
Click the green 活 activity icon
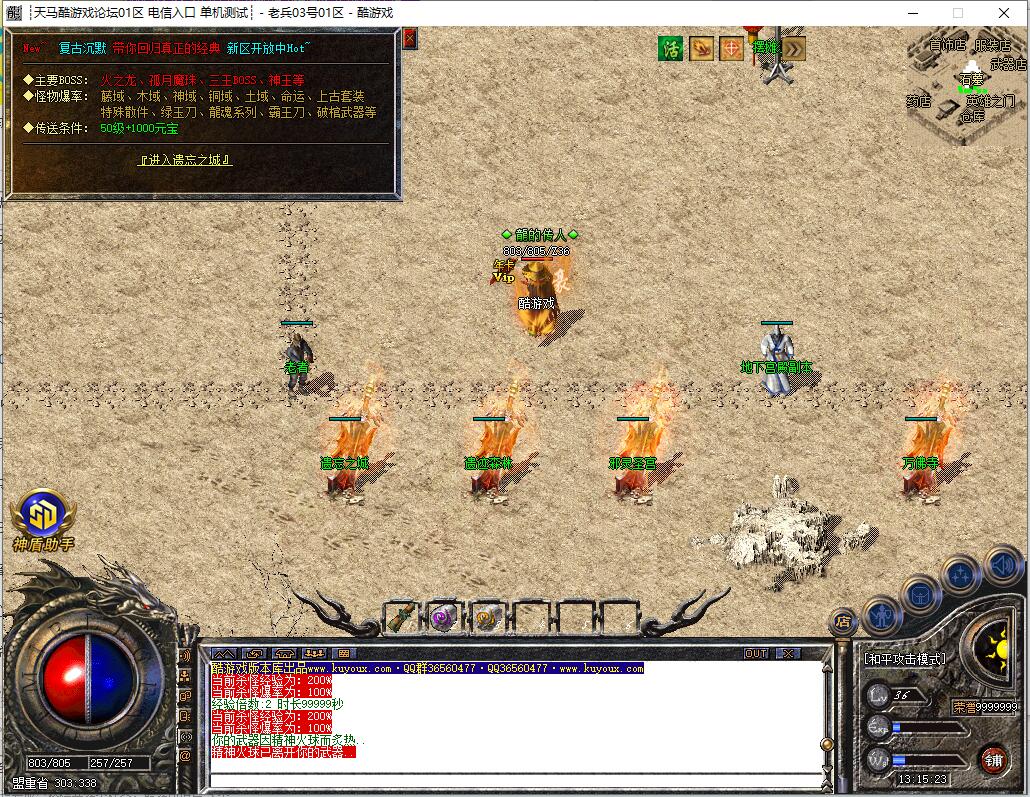click(x=670, y=48)
